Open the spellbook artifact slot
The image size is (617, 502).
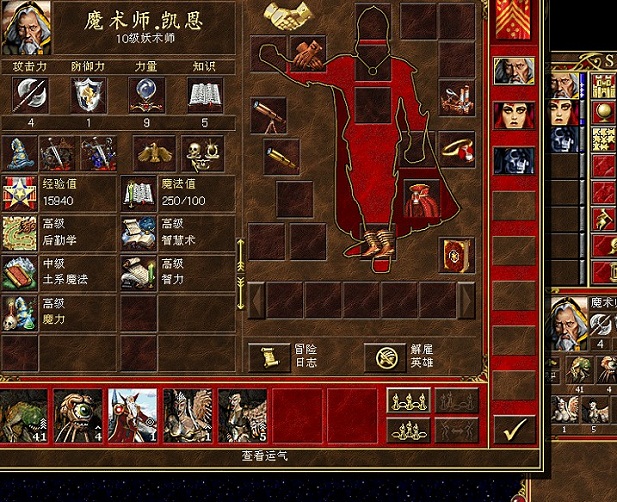(x=456, y=254)
